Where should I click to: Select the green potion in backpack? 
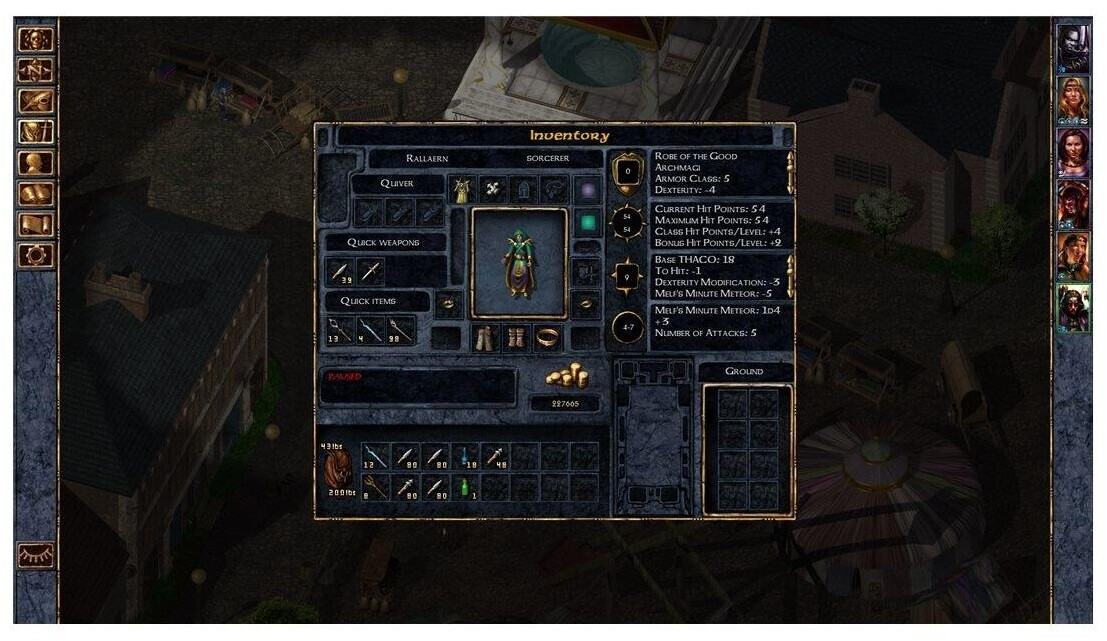point(465,487)
